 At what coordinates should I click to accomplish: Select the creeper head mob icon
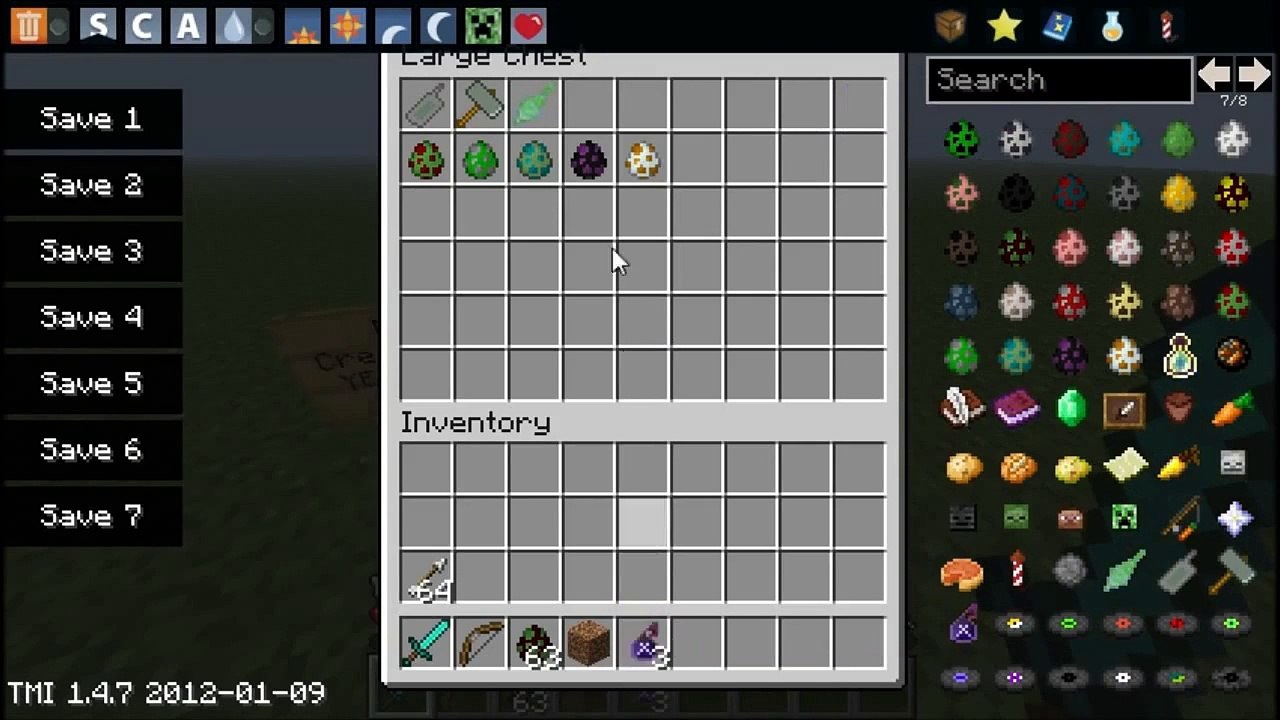point(483,25)
